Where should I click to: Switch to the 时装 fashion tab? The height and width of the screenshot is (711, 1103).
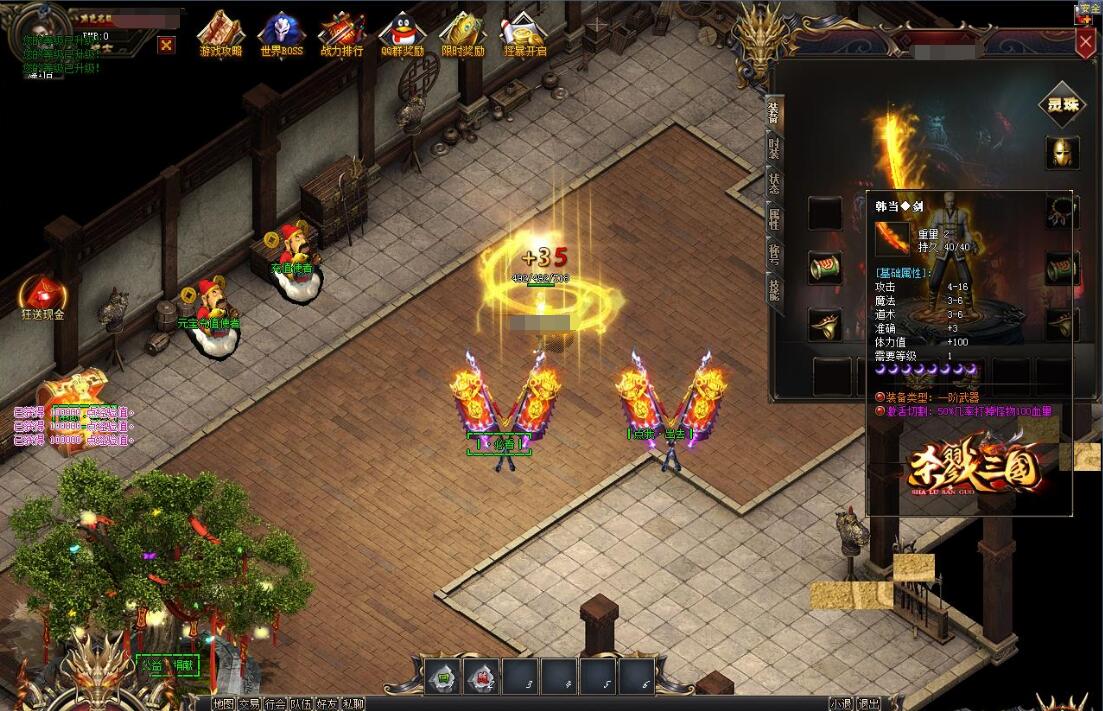pos(774,148)
